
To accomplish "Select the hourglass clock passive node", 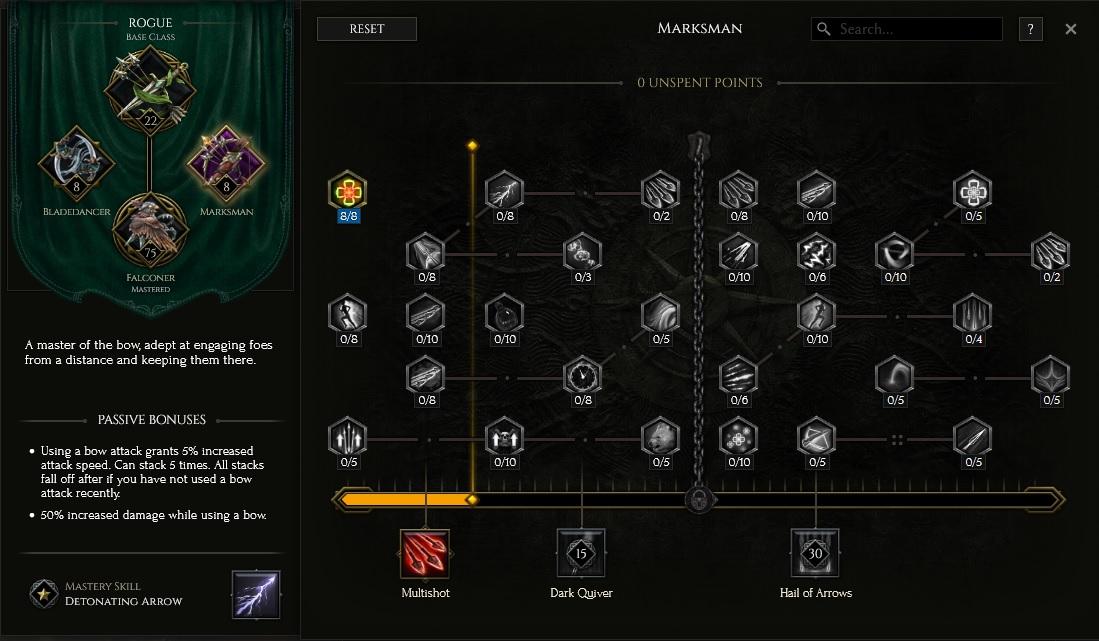I will click(x=582, y=376).
